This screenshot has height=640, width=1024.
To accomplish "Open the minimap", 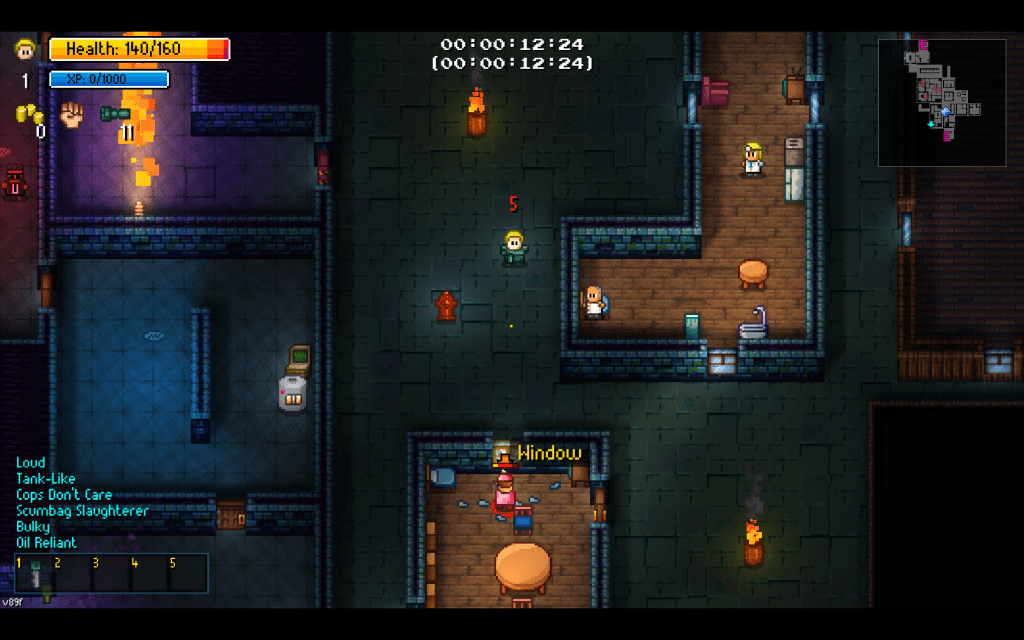I will pyautogui.click(x=942, y=102).
